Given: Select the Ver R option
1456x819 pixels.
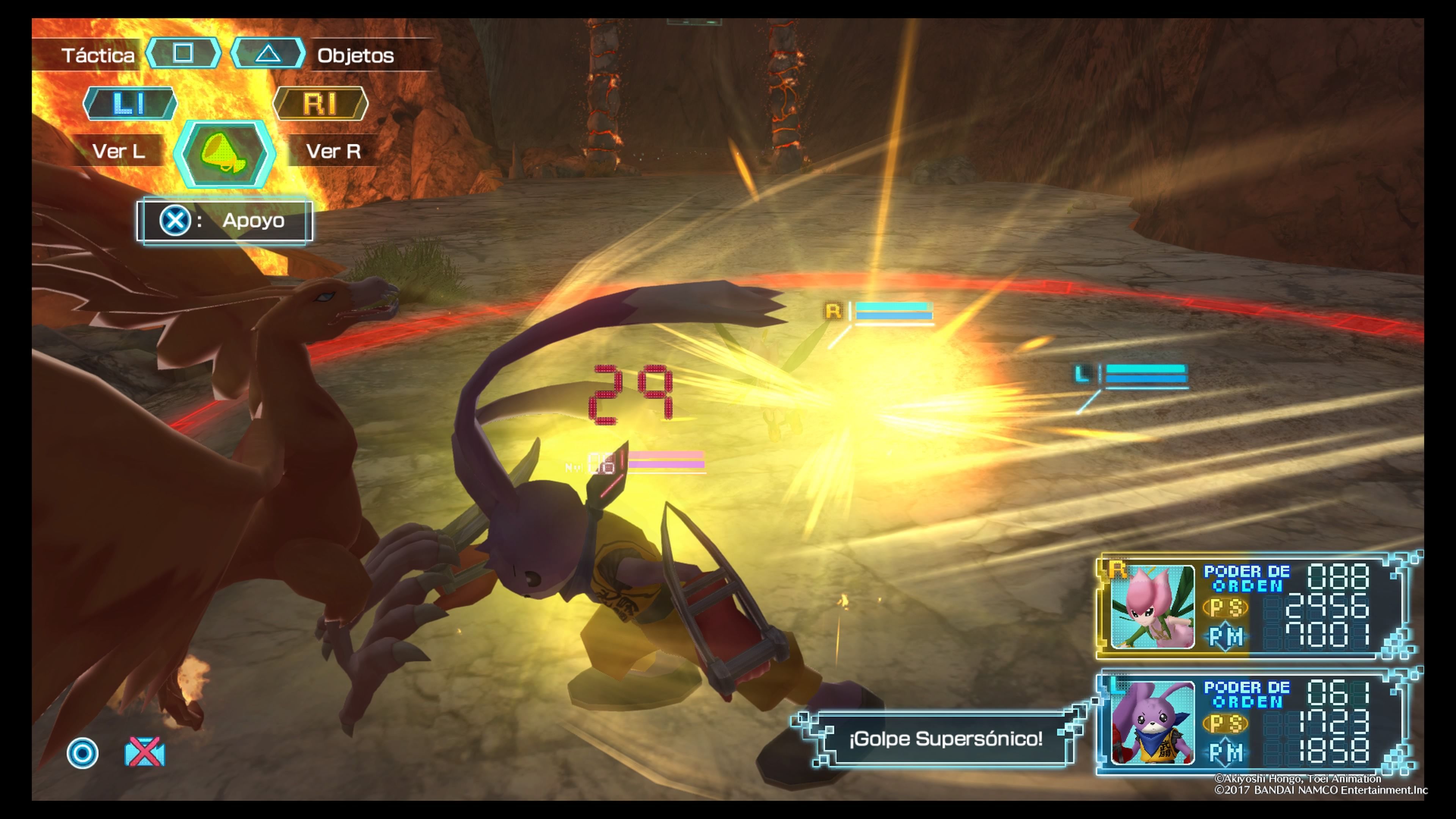Looking at the screenshot, I should [334, 152].
